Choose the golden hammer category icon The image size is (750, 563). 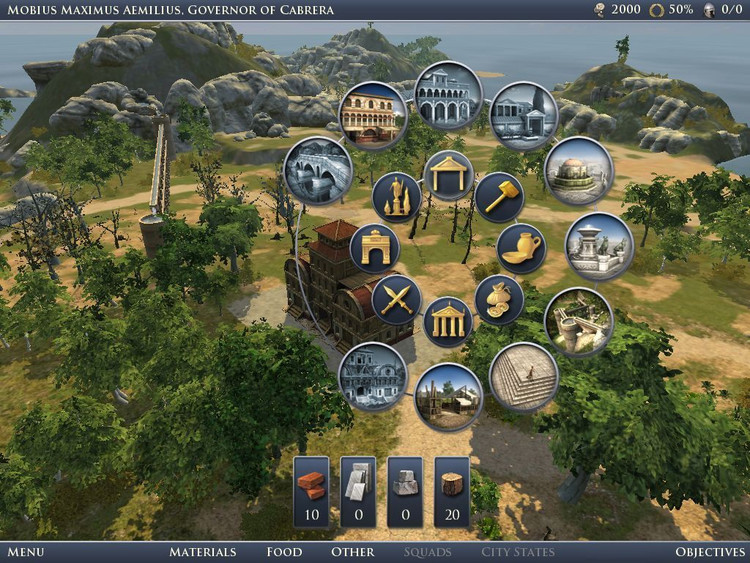point(499,197)
